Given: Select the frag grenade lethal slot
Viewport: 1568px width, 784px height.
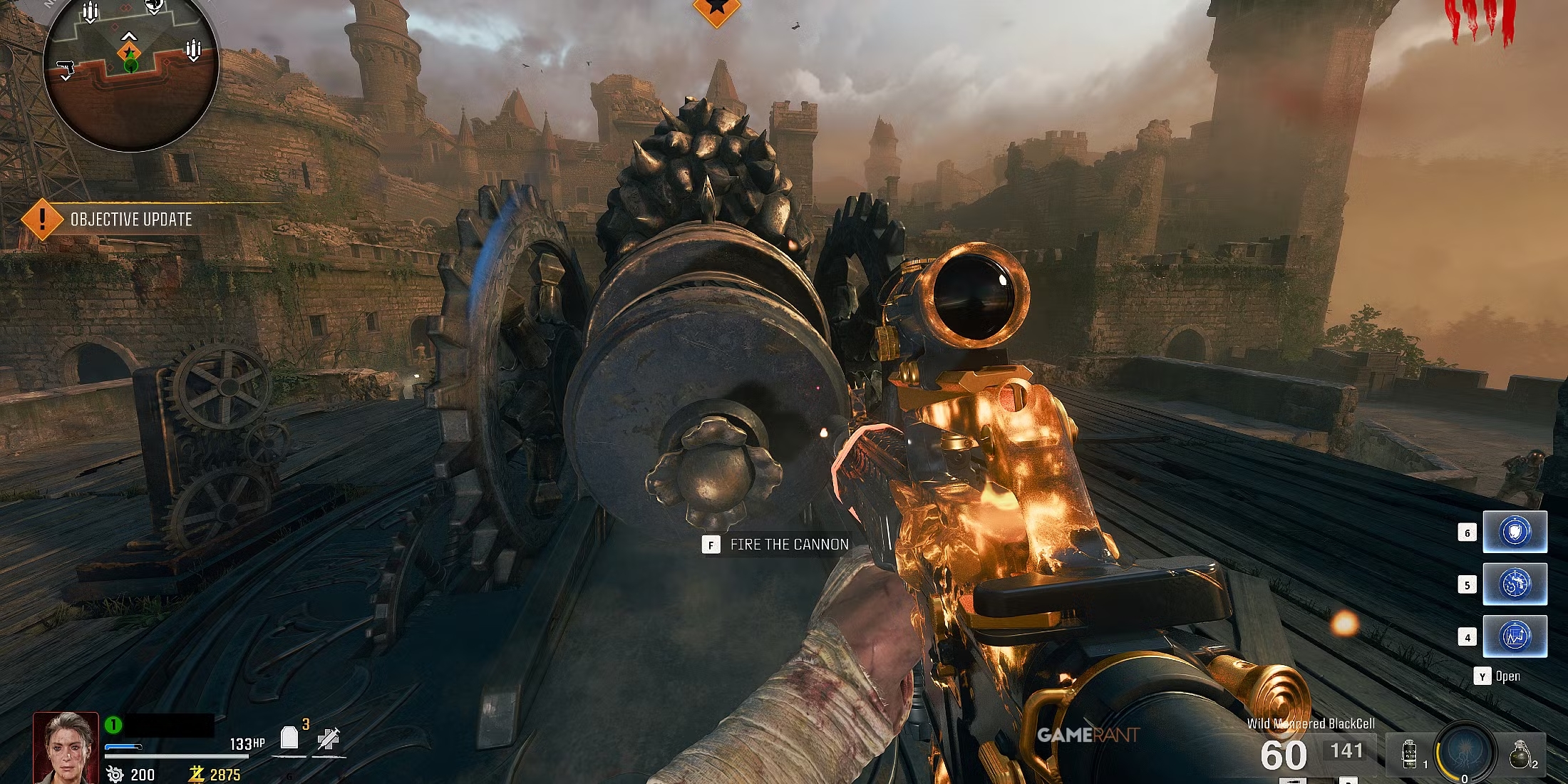Looking at the screenshot, I should click(1520, 755).
